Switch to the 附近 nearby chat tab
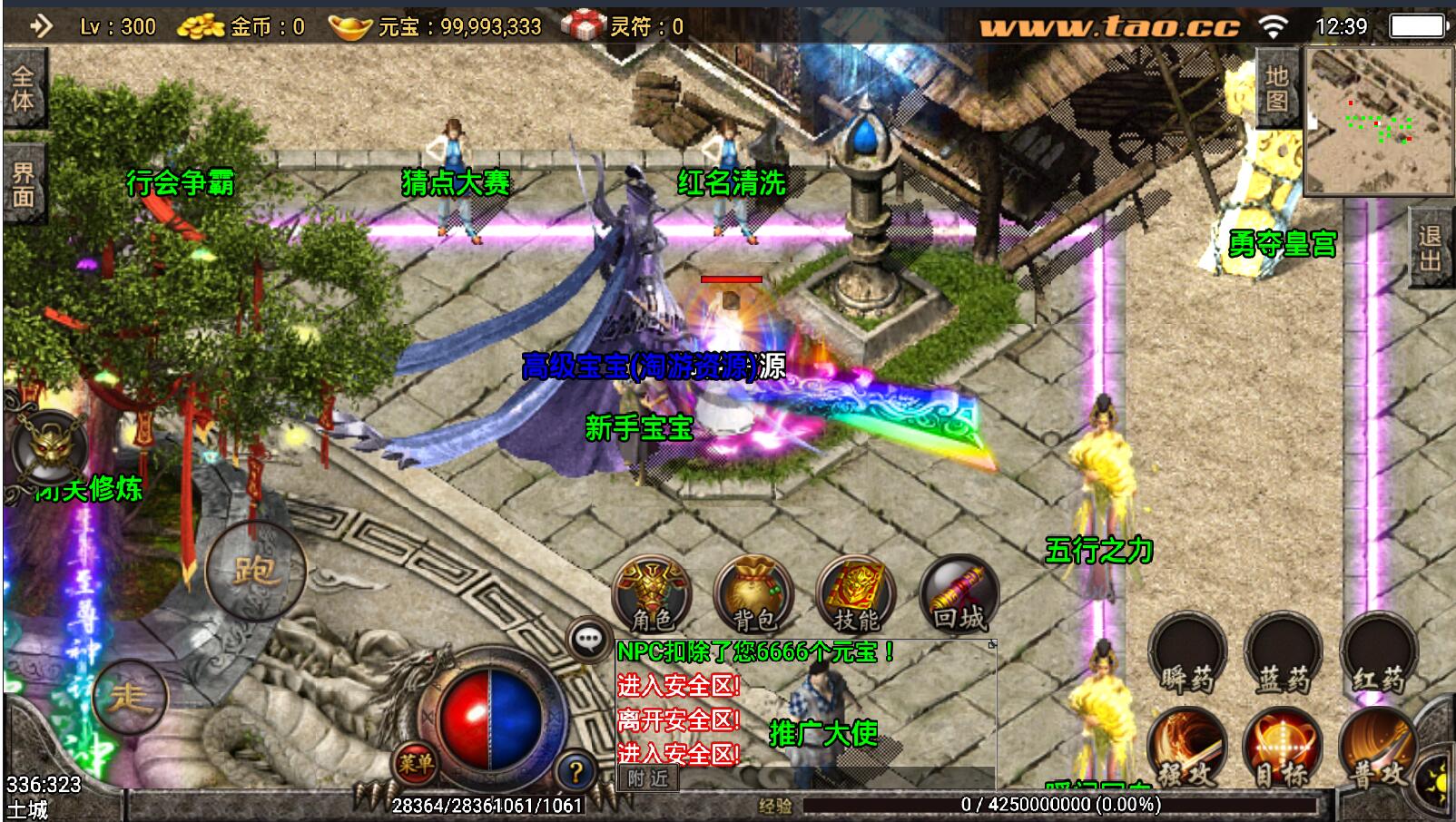The image size is (1456, 822). pyautogui.click(x=647, y=778)
